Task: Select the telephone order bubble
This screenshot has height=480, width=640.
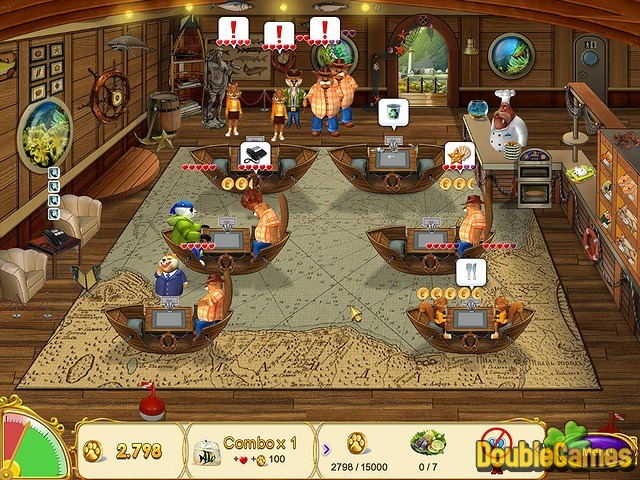Action: [x=253, y=155]
